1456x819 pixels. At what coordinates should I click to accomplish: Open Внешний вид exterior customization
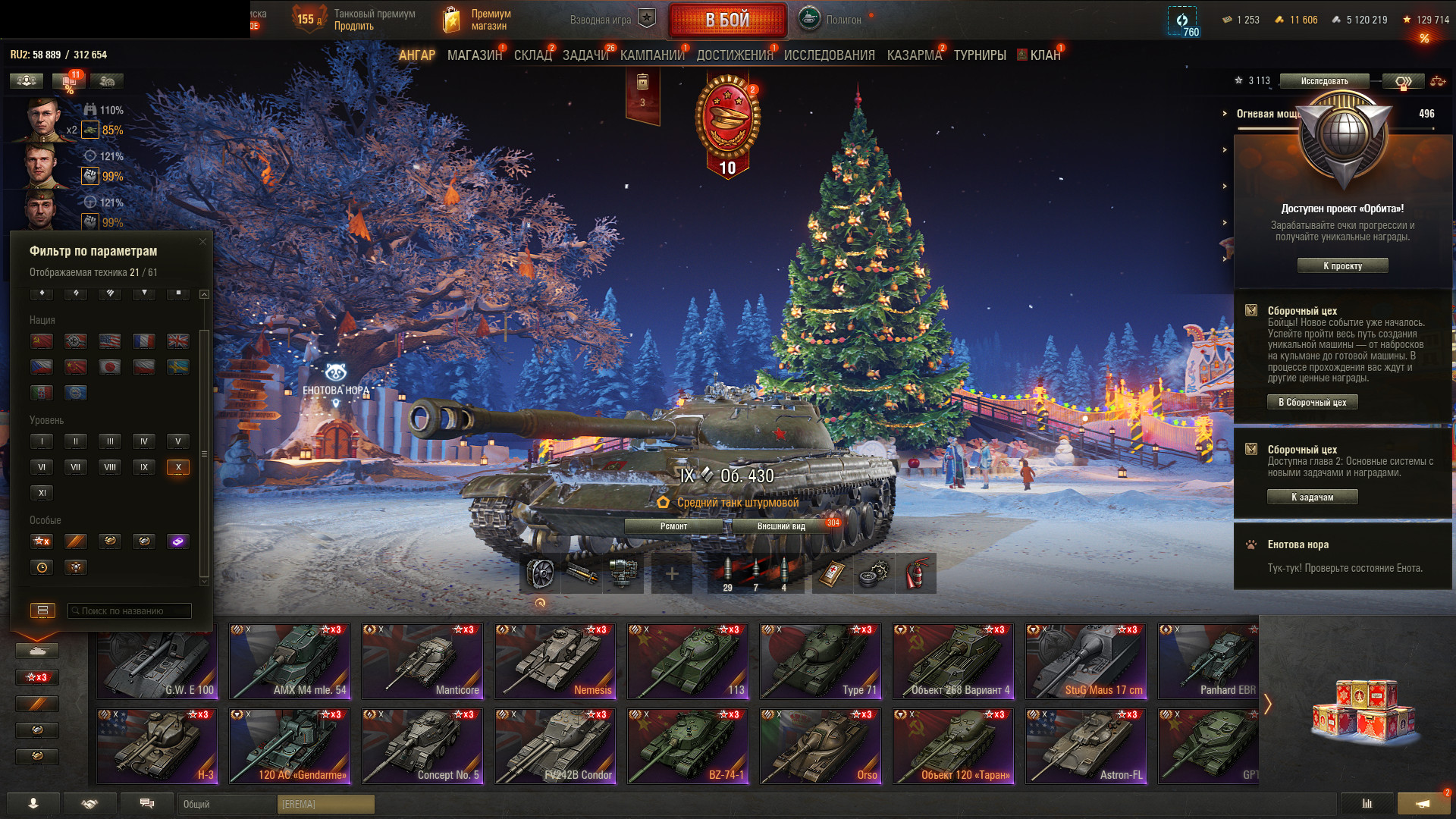tap(781, 526)
